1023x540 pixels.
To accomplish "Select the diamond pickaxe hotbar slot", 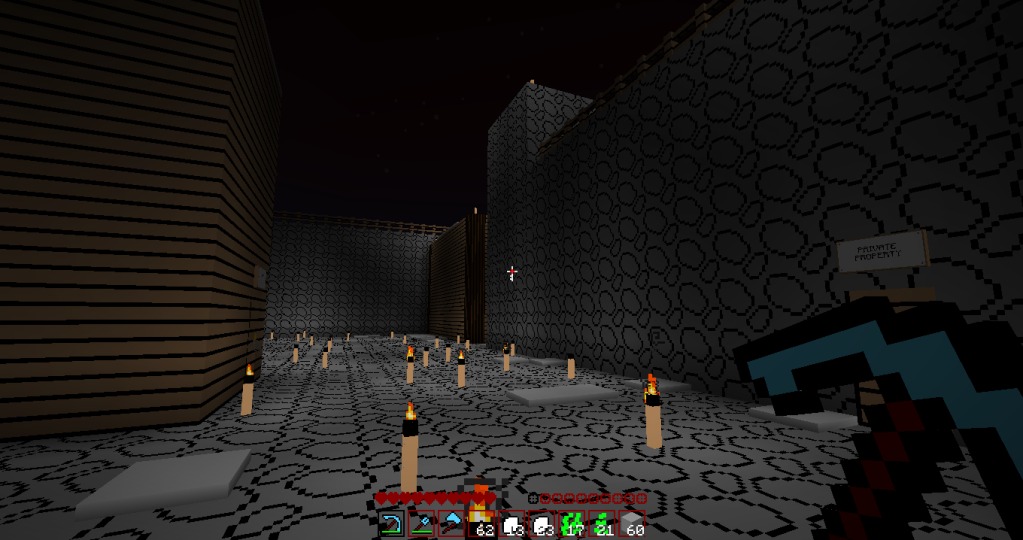I will pos(391,523).
